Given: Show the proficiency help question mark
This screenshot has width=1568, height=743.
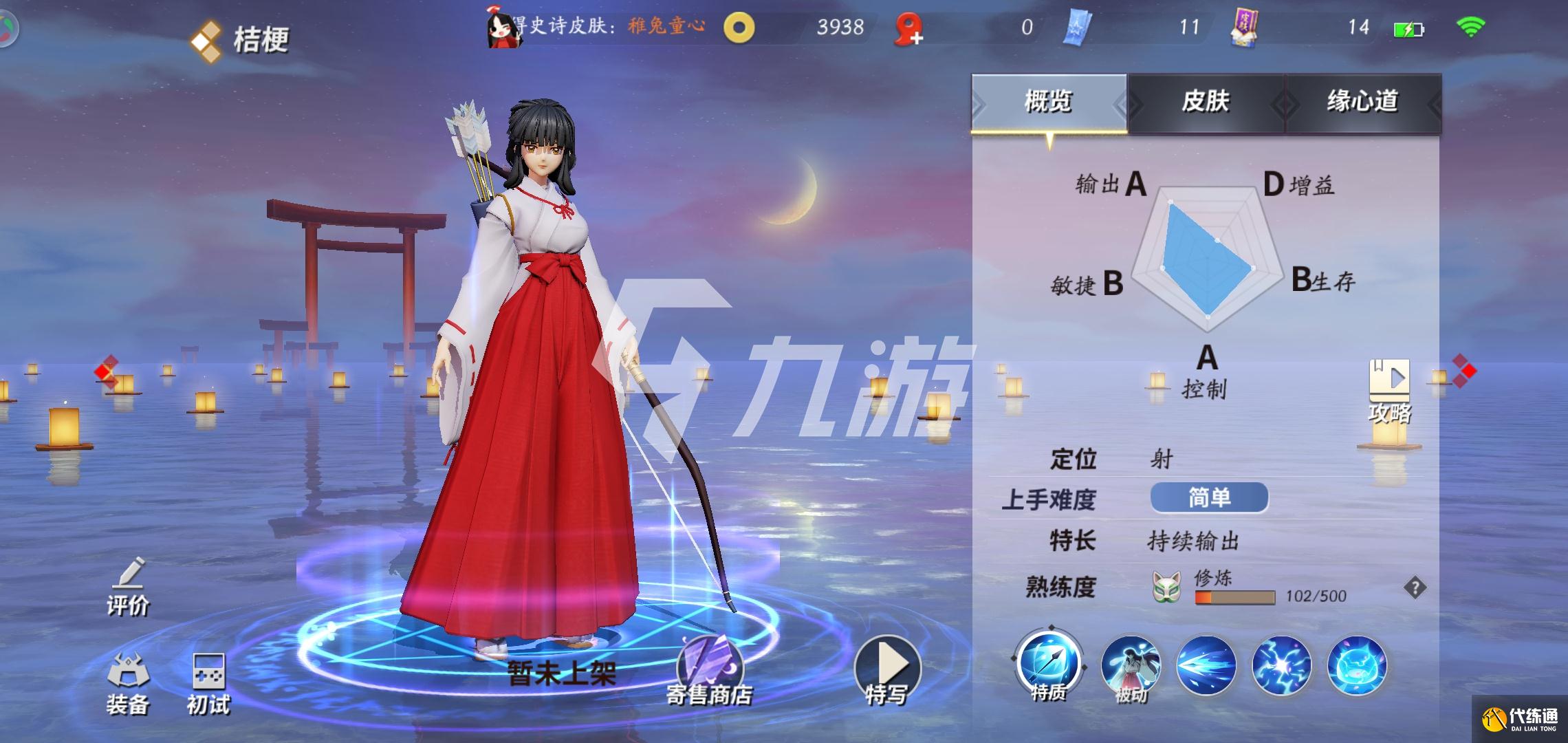Looking at the screenshot, I should tap(1415, 588).
